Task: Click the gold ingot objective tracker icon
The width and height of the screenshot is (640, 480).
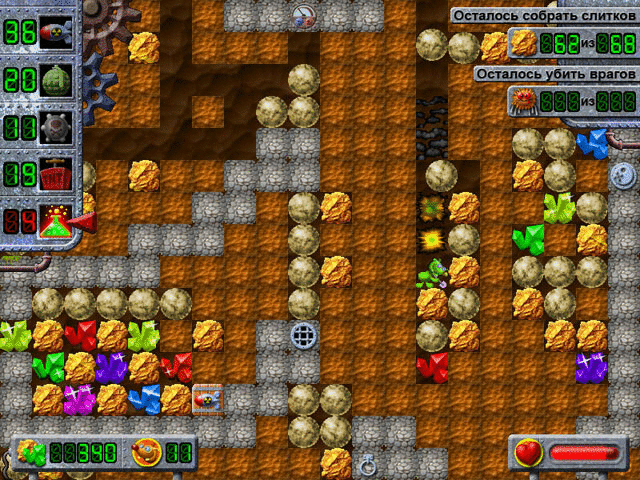Action: 524,42
